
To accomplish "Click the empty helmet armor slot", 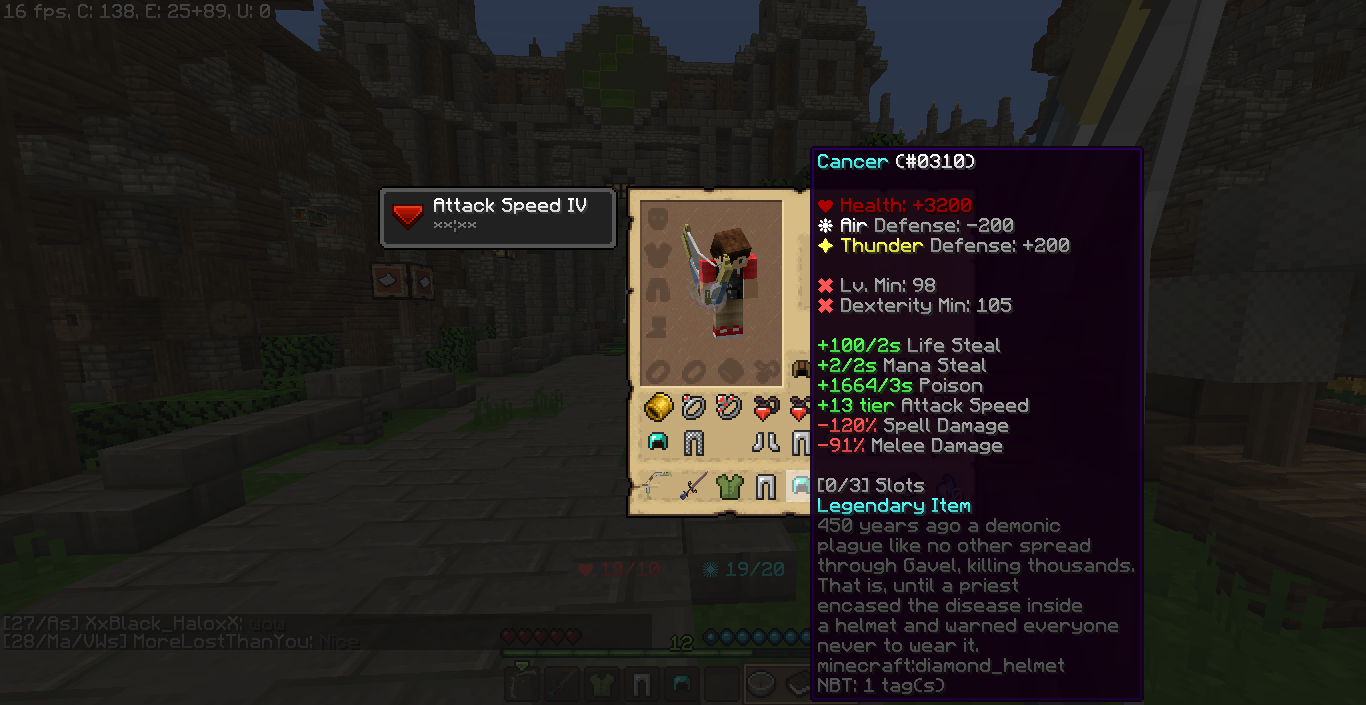I will (x=657, y=218).
